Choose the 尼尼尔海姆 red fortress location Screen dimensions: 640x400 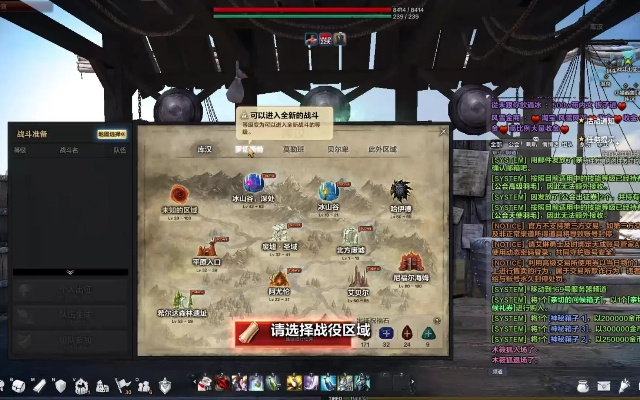click(411, 263)
